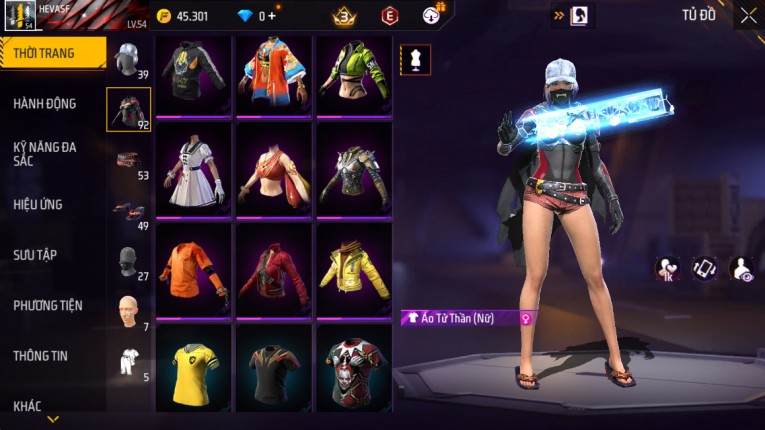Click the player profile avatar

tap(20, 16)
